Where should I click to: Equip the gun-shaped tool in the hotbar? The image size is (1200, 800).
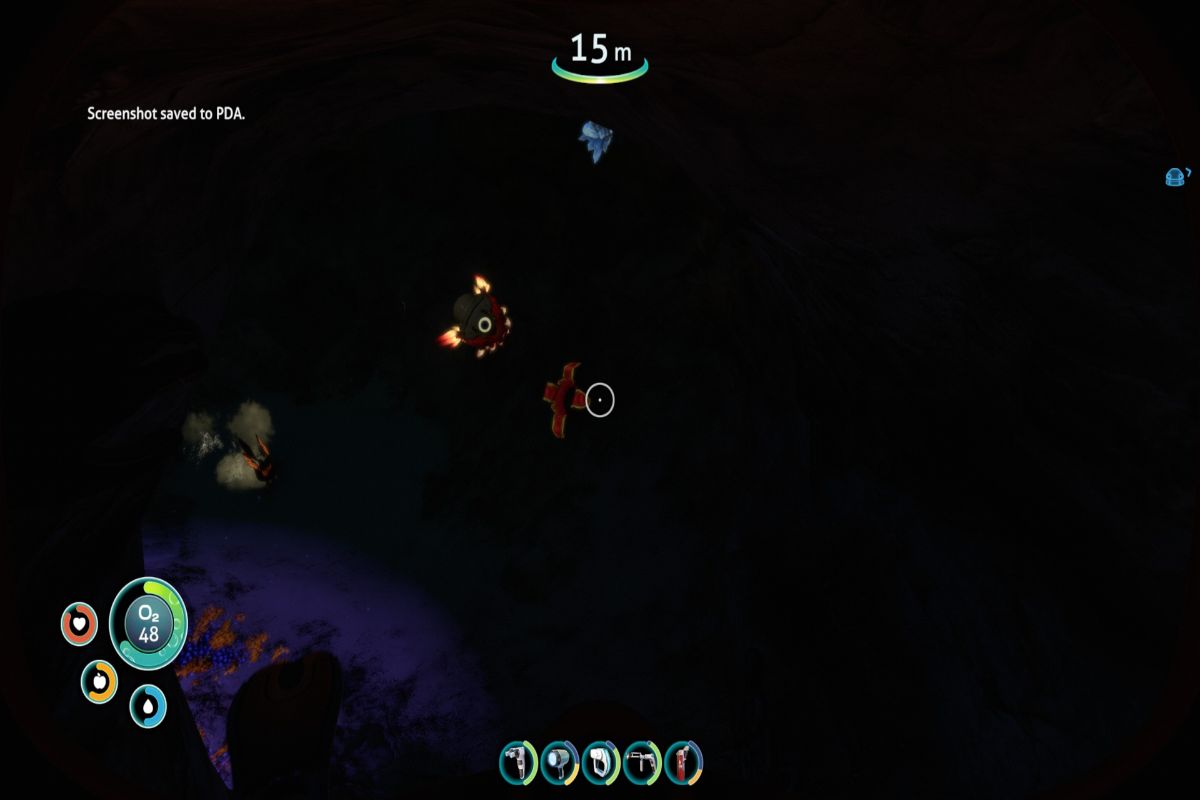tap(641, 763)
